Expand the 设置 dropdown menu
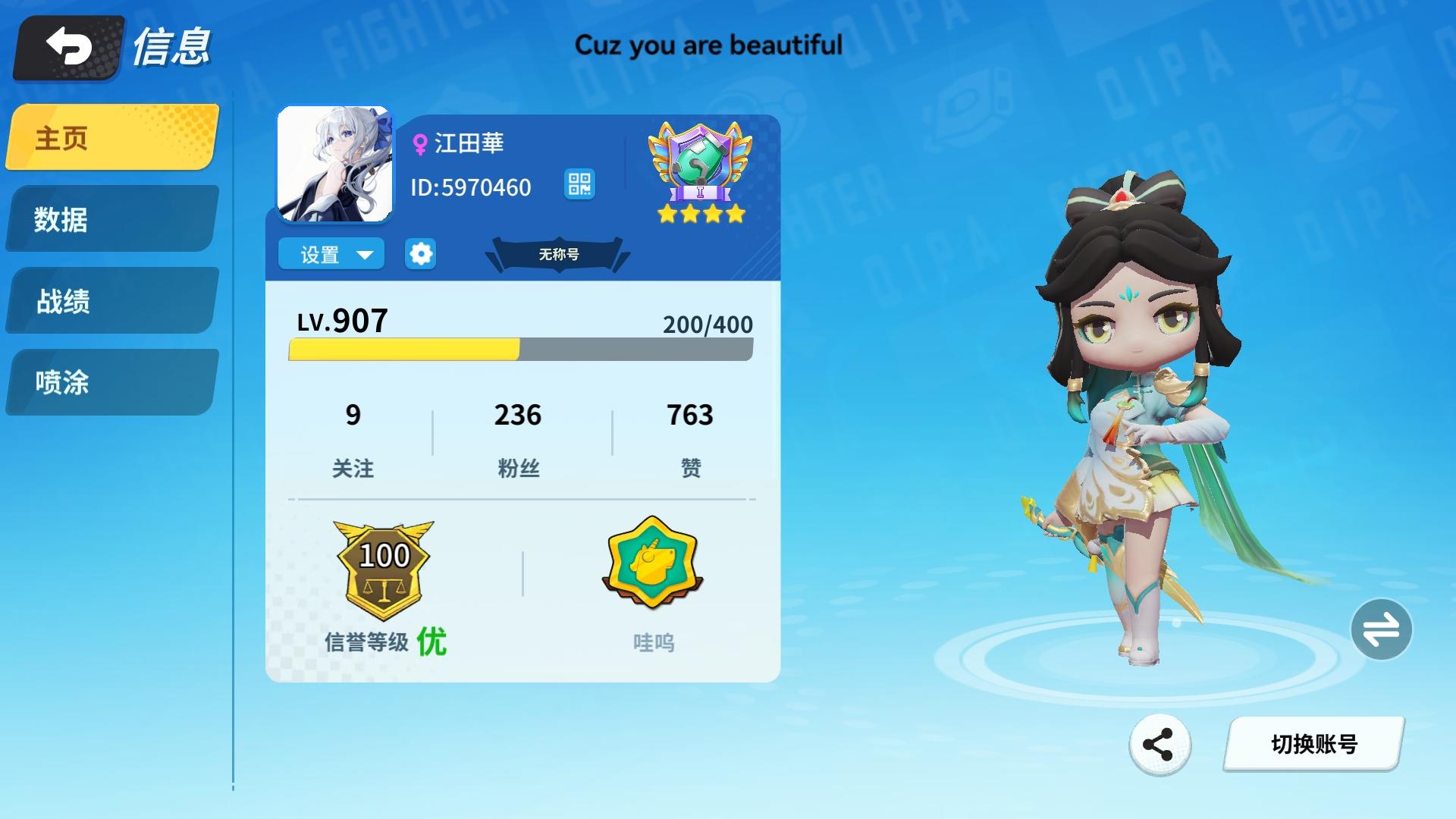1456x819 pixels. click(x=331, y=254)
